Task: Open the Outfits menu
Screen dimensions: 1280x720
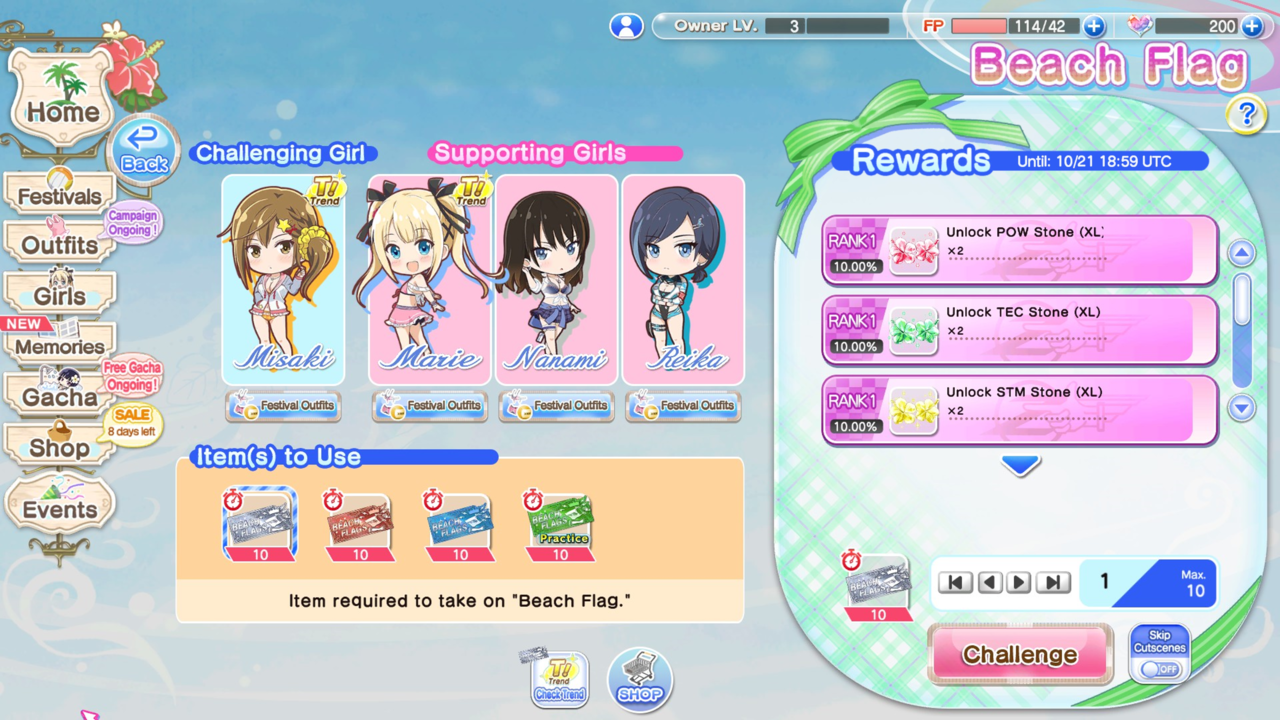Action: [x=60, y=245]
